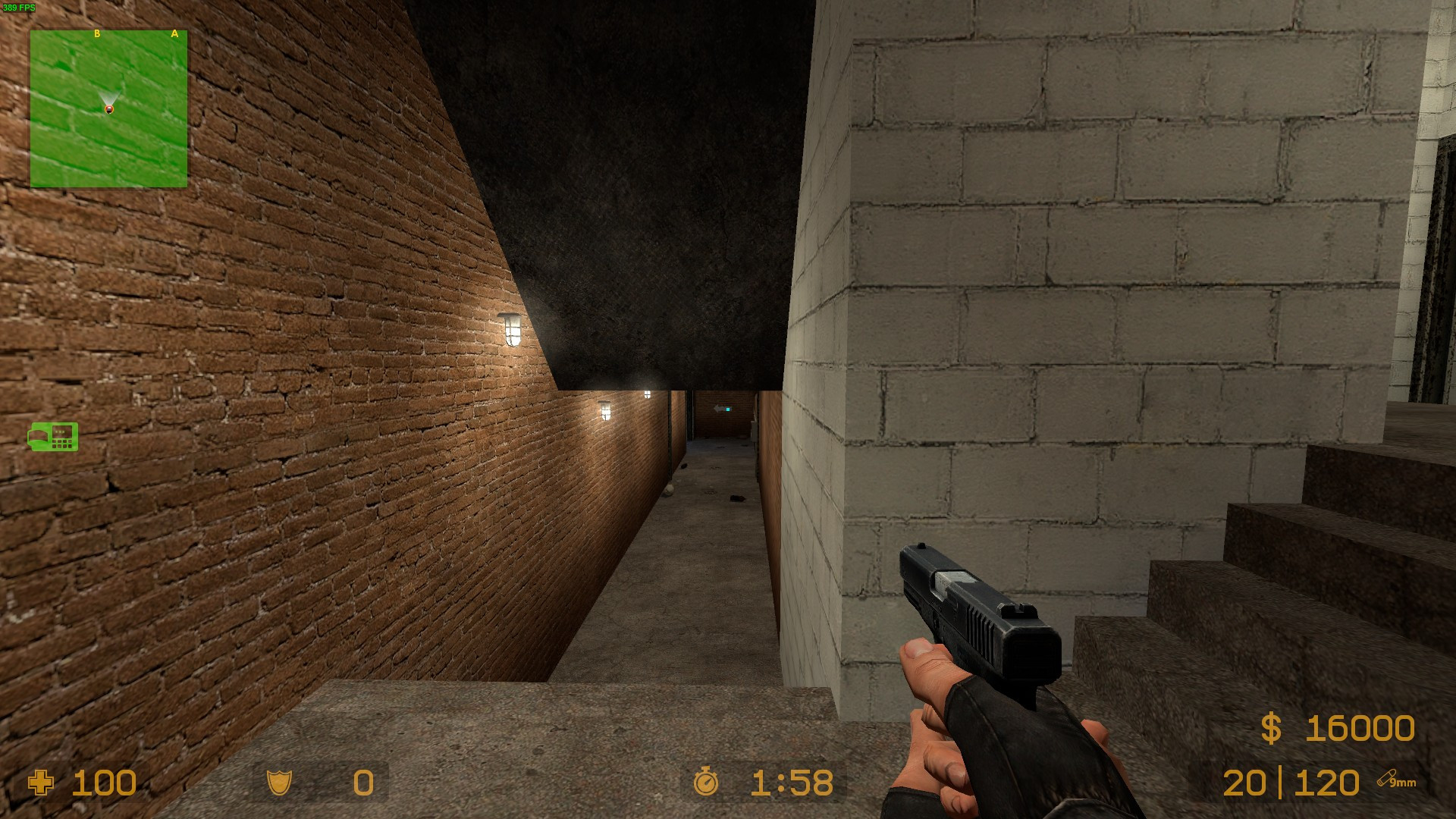Click the armor shield icon
Viewport: 1456px width, 819px height.
[x=281, y=783]
